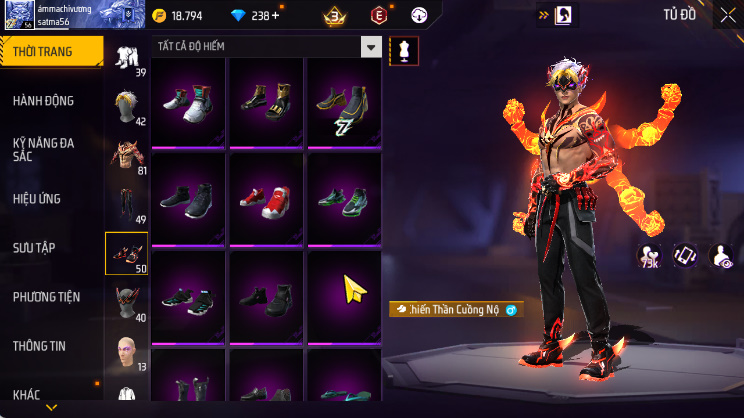Select the PHƯƠNG TIỆN tab
744x418 pixels.
pos(46,297)
